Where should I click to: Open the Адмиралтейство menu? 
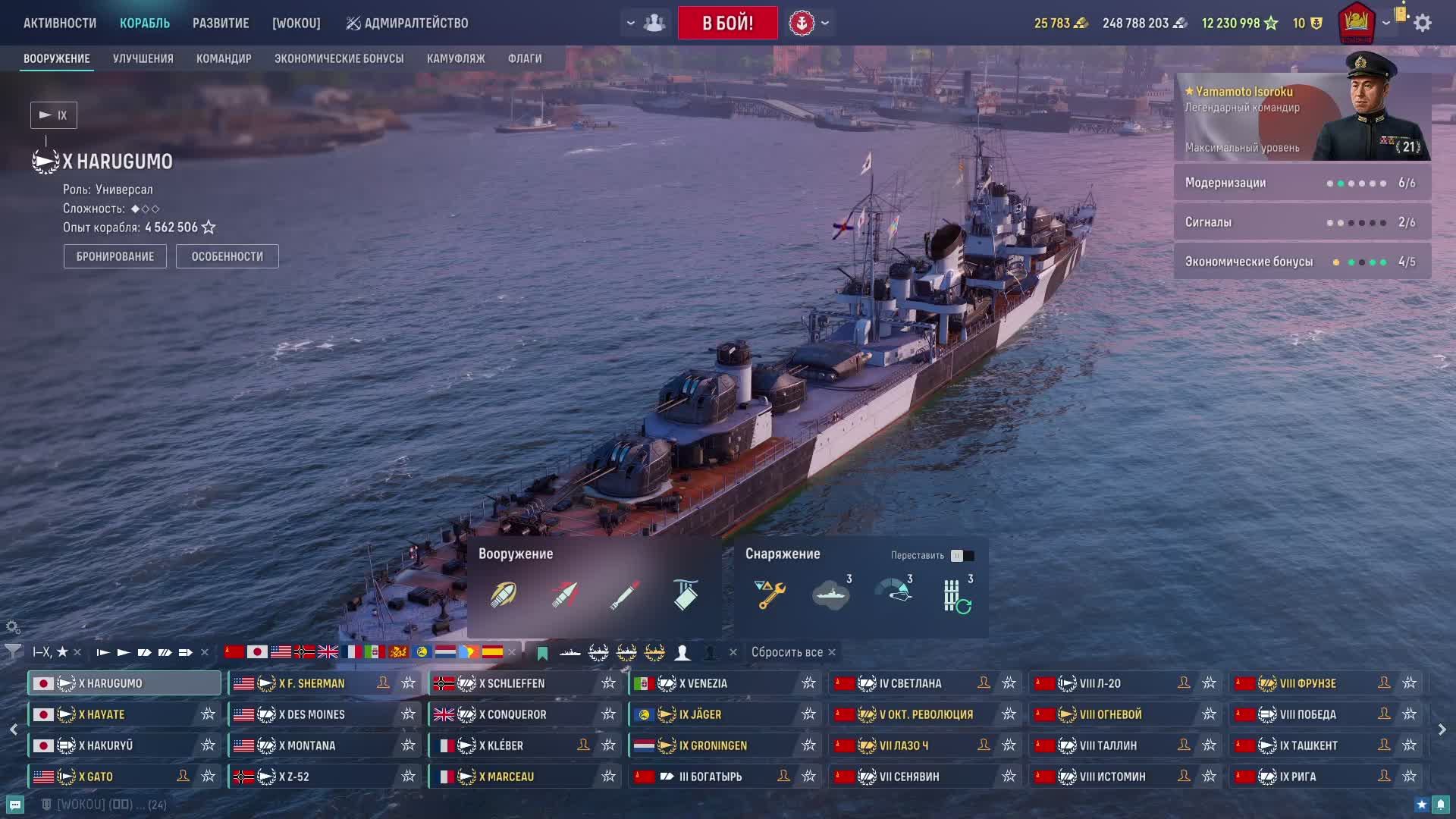(407, 23)
